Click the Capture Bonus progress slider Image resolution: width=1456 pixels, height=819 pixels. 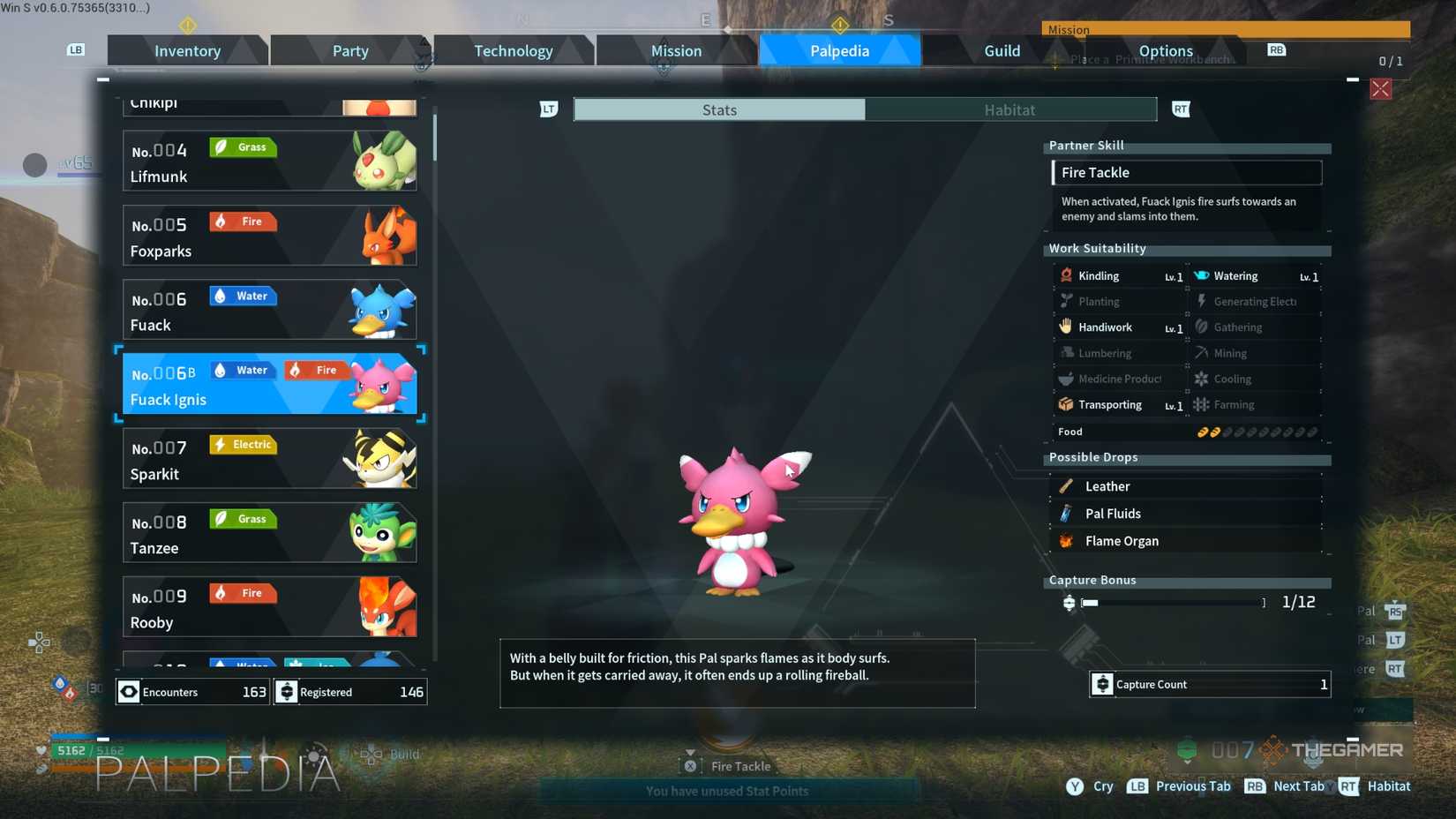pyautogui.click(x=1169, y=603)
